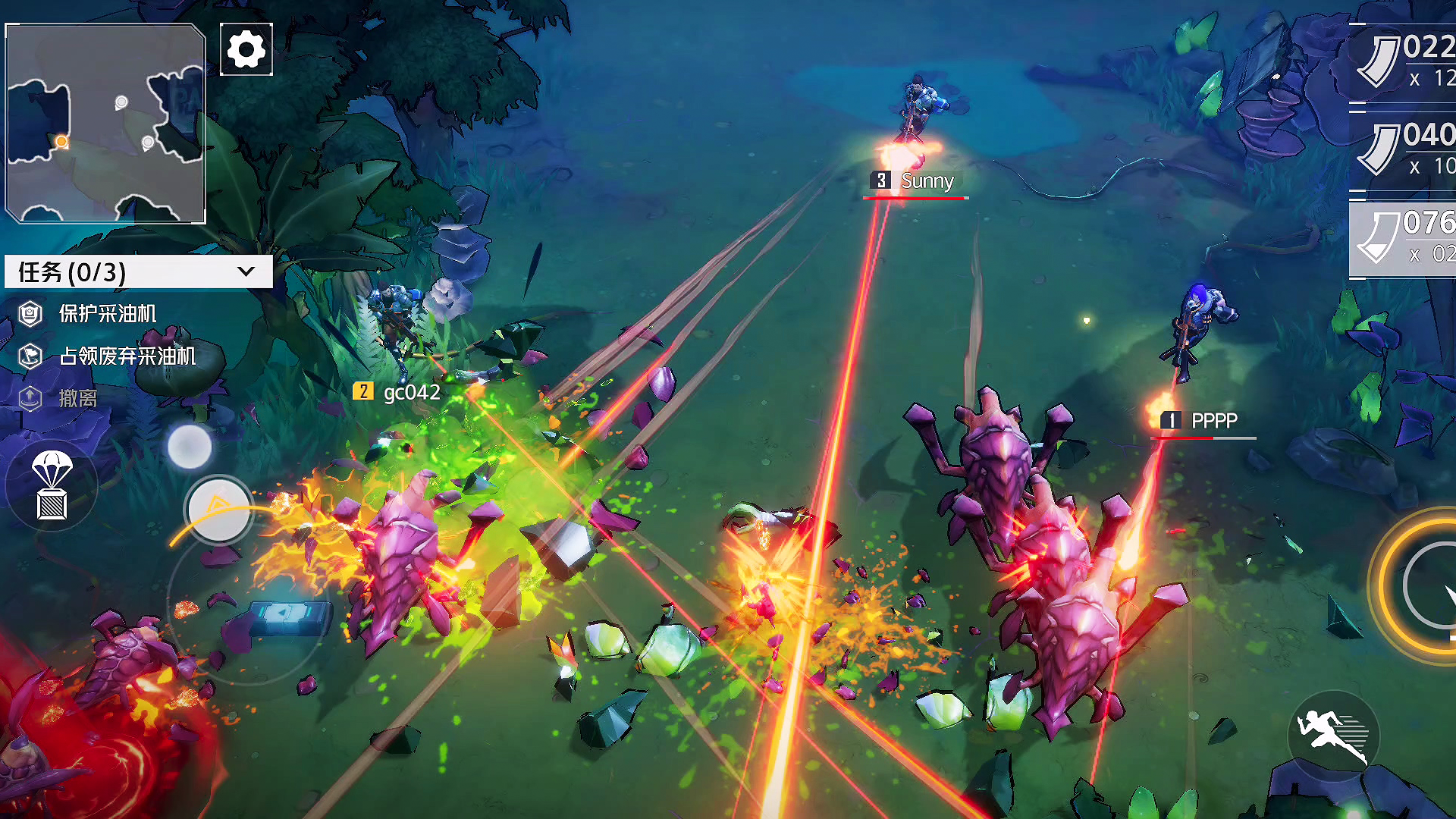Activate the sprint running-figure button
The height and width of the screenshot is (819, 1456).
click(x=1333, y=736)
